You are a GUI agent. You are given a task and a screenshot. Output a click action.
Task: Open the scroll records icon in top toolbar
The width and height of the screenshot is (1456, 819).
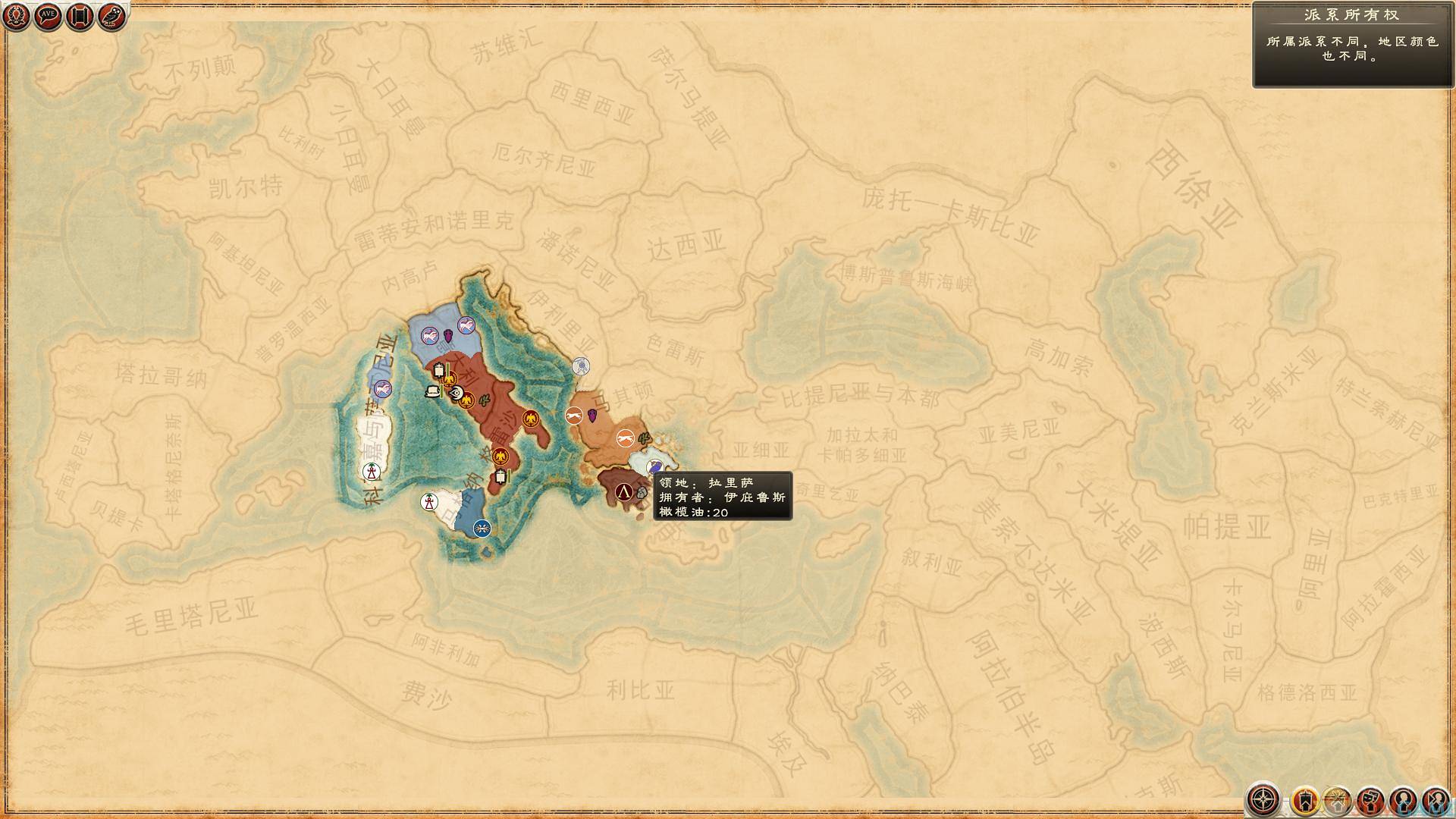pyautogui.click(x=79, y=15)
